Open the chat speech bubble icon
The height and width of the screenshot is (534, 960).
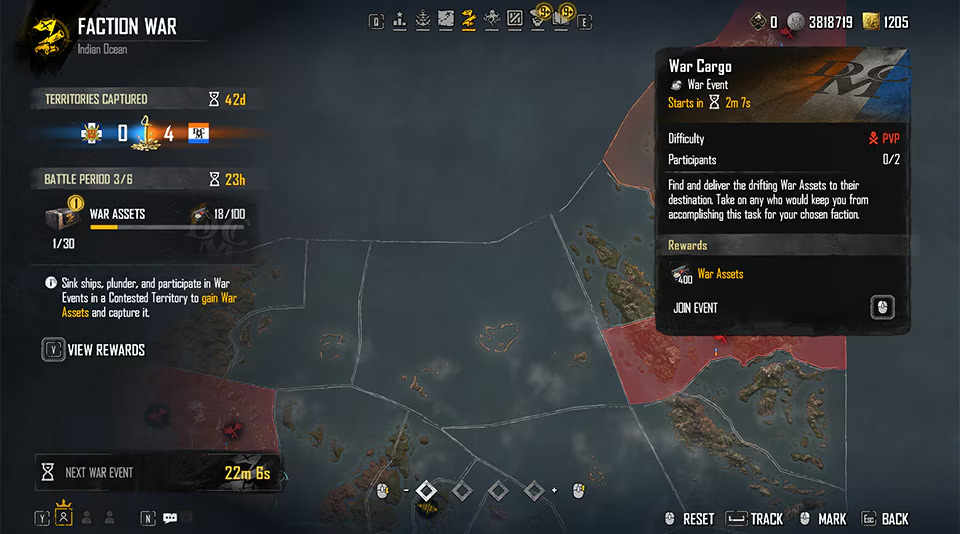click(x=170, y=518)
